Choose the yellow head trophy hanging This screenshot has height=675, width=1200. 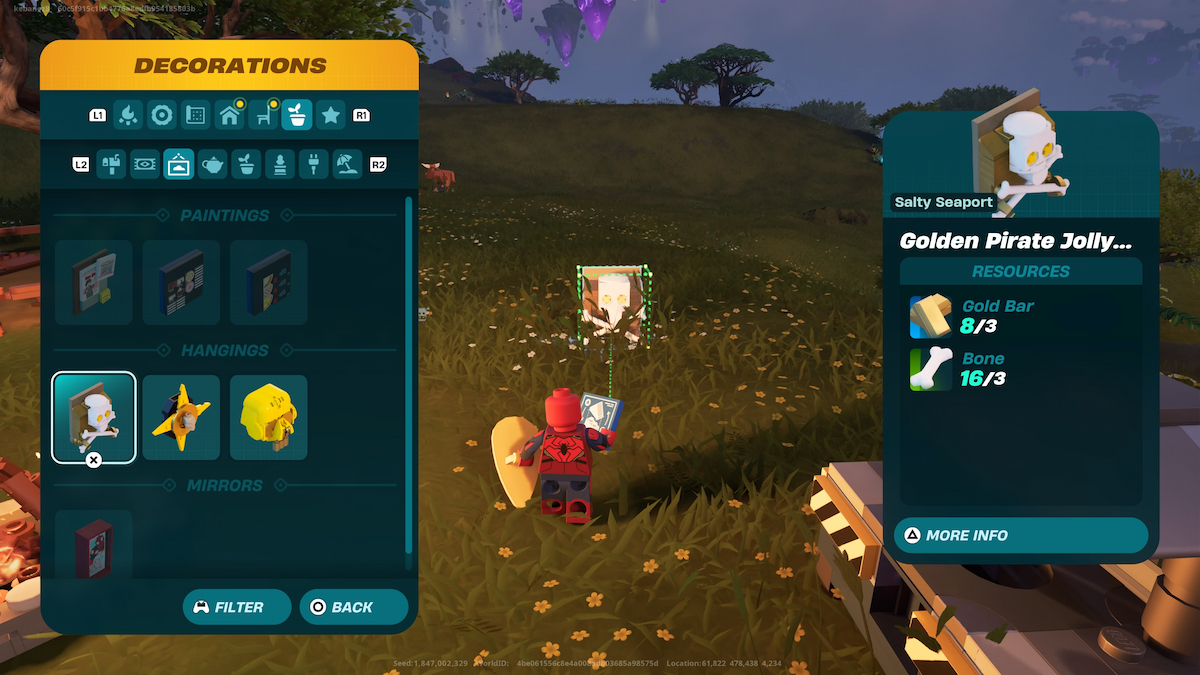pyautogui.click(x=269, y=417)
